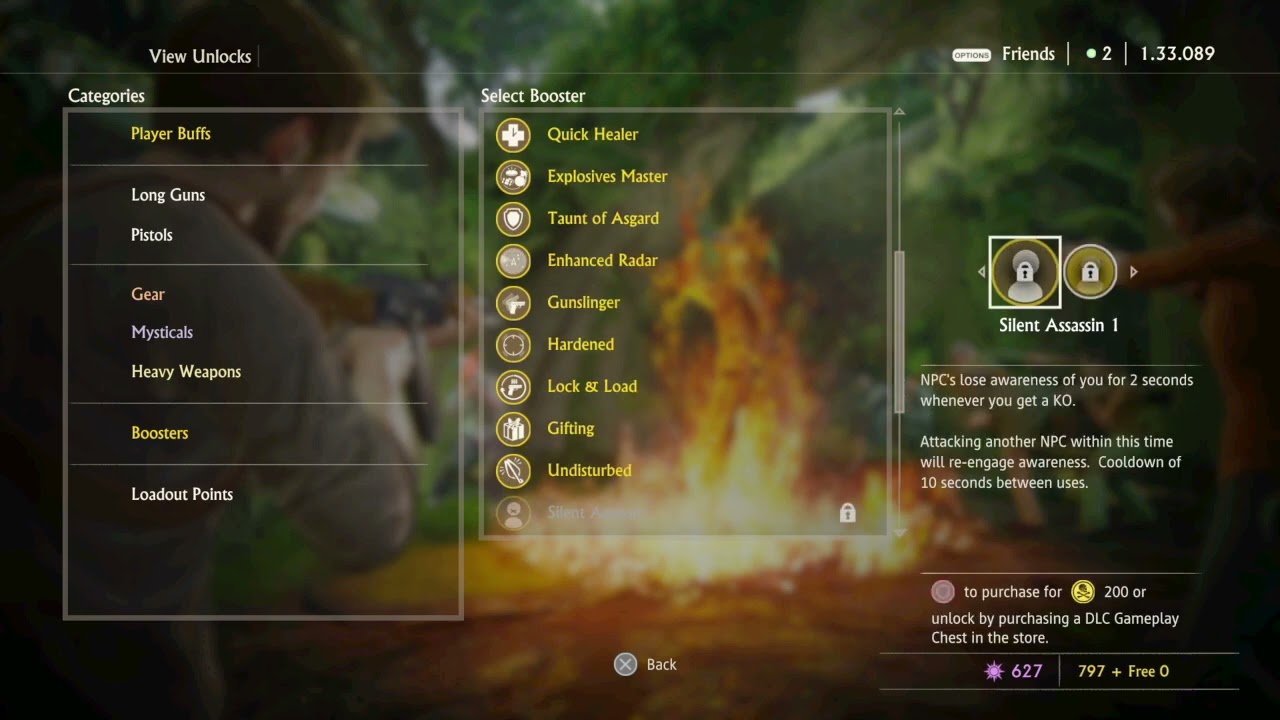This screenshot has width=1280, height=720.
Task: Select the Gunslinger booster
Action: (583, 302)
